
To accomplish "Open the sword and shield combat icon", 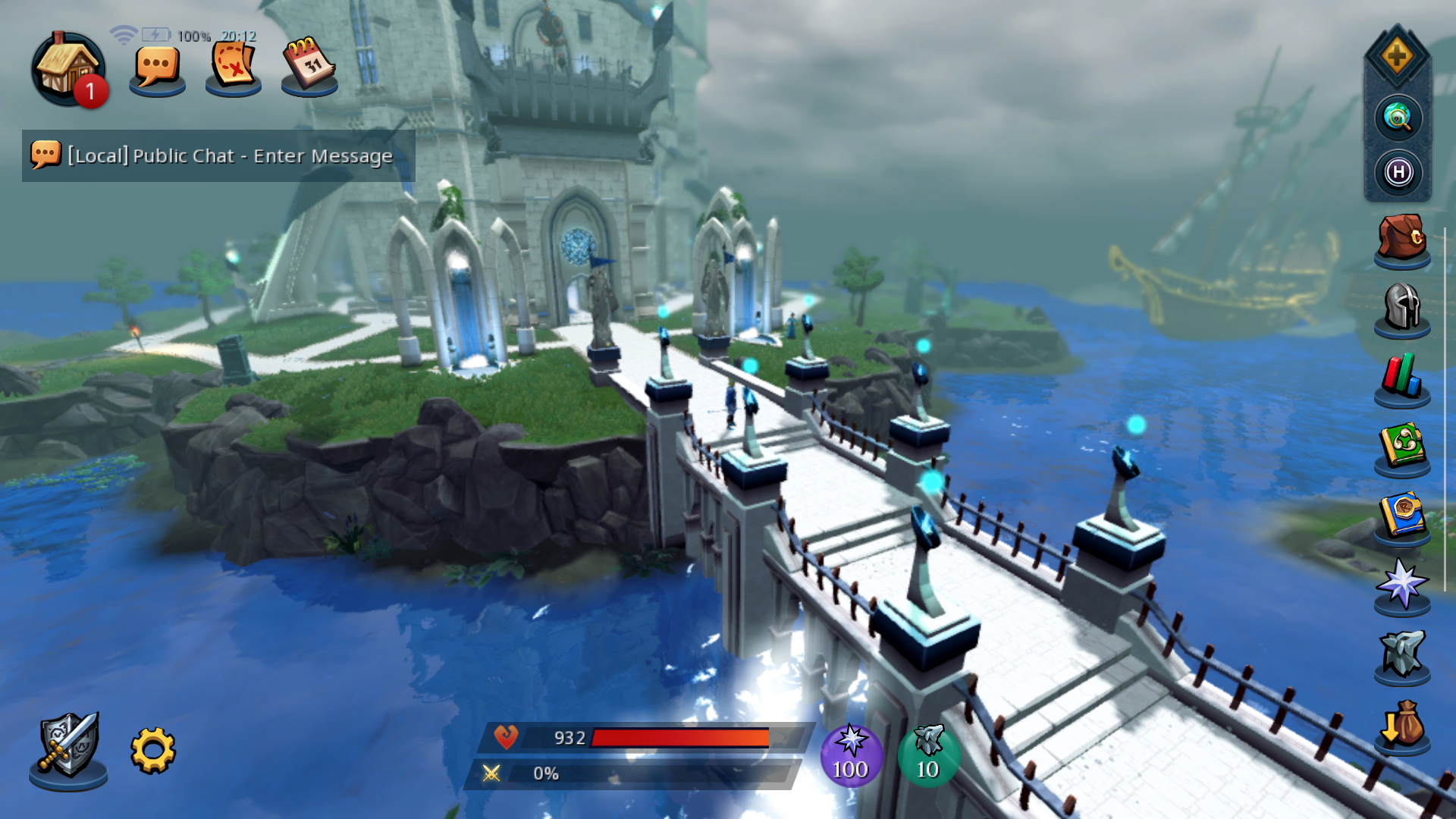I will [x=68, y=747].
